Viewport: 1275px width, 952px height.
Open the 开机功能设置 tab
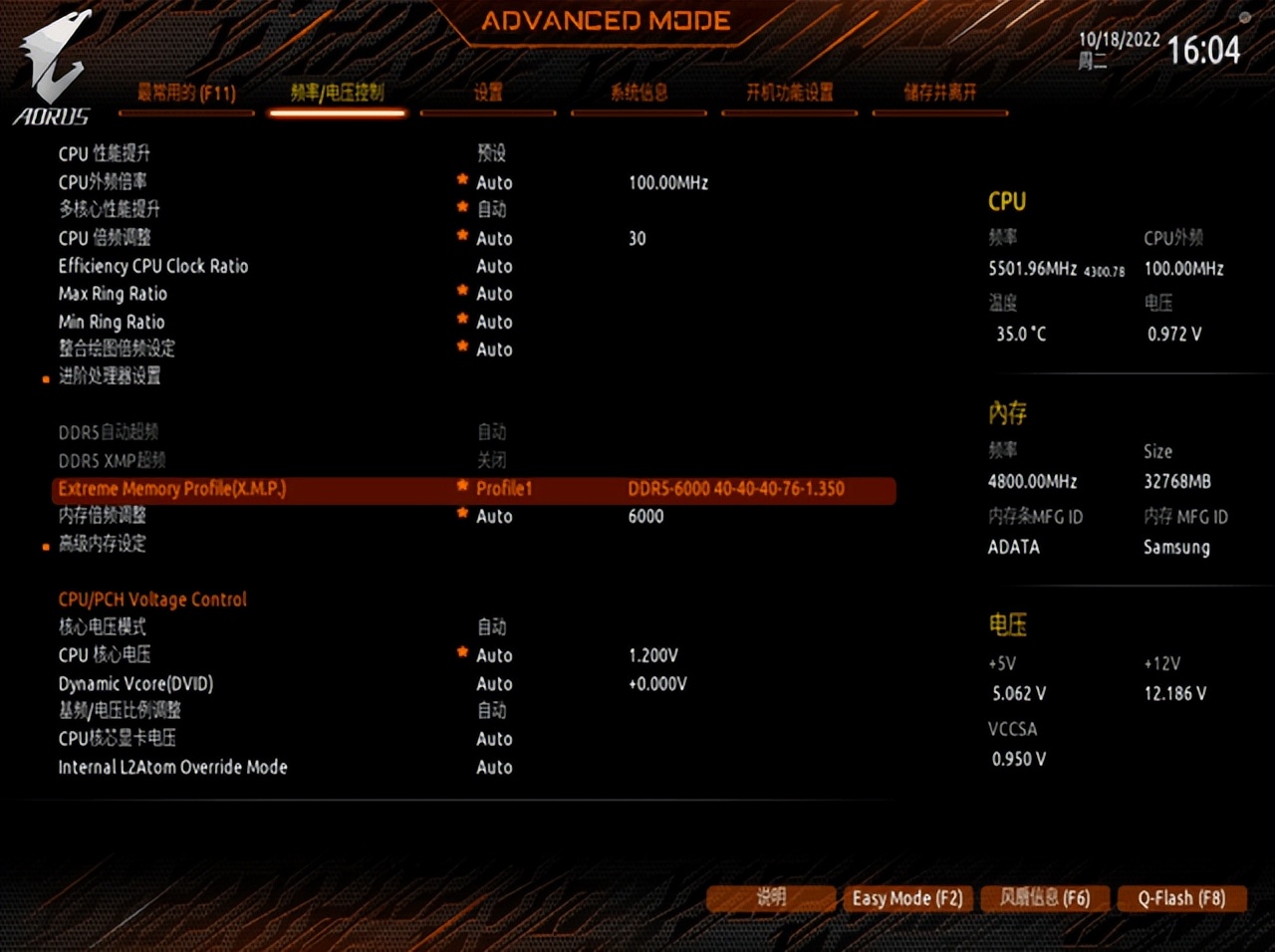tap(789, 93)
